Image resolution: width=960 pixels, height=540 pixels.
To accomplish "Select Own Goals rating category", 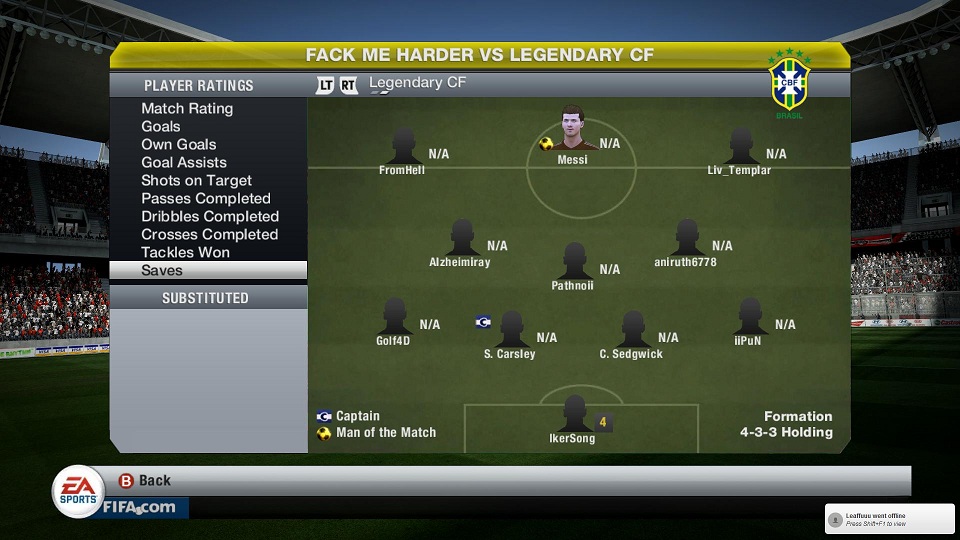I will coord(179,145).
